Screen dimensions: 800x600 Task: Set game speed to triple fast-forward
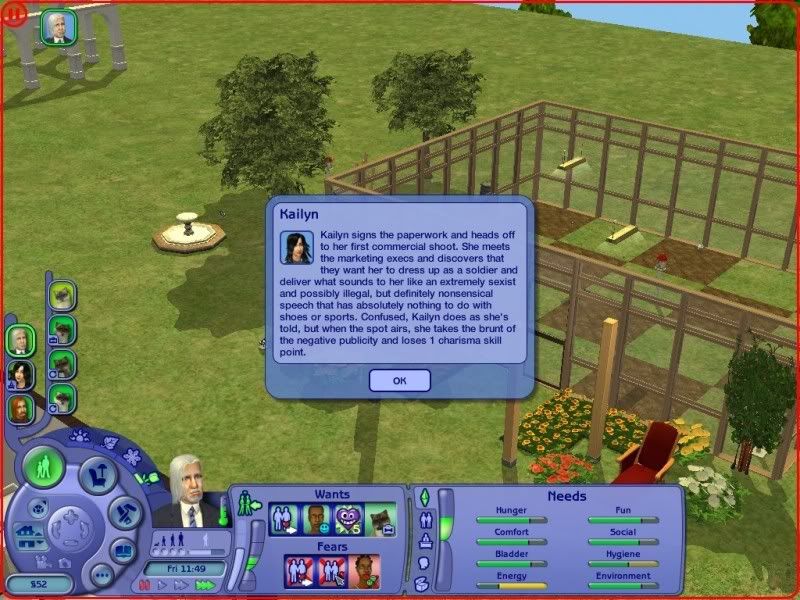coord(206,584)
